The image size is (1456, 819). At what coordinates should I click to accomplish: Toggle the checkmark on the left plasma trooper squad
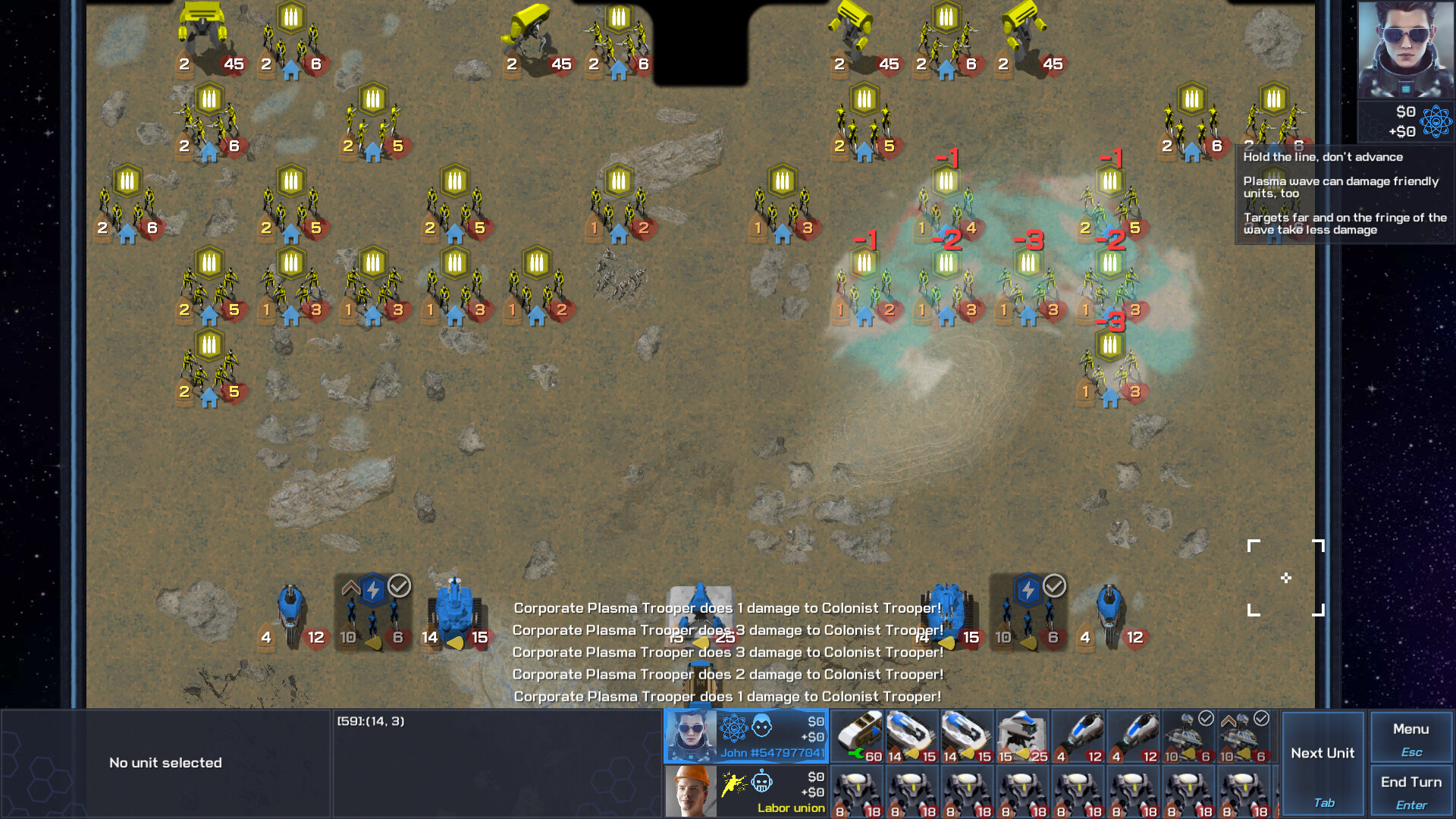coord(400,585)
